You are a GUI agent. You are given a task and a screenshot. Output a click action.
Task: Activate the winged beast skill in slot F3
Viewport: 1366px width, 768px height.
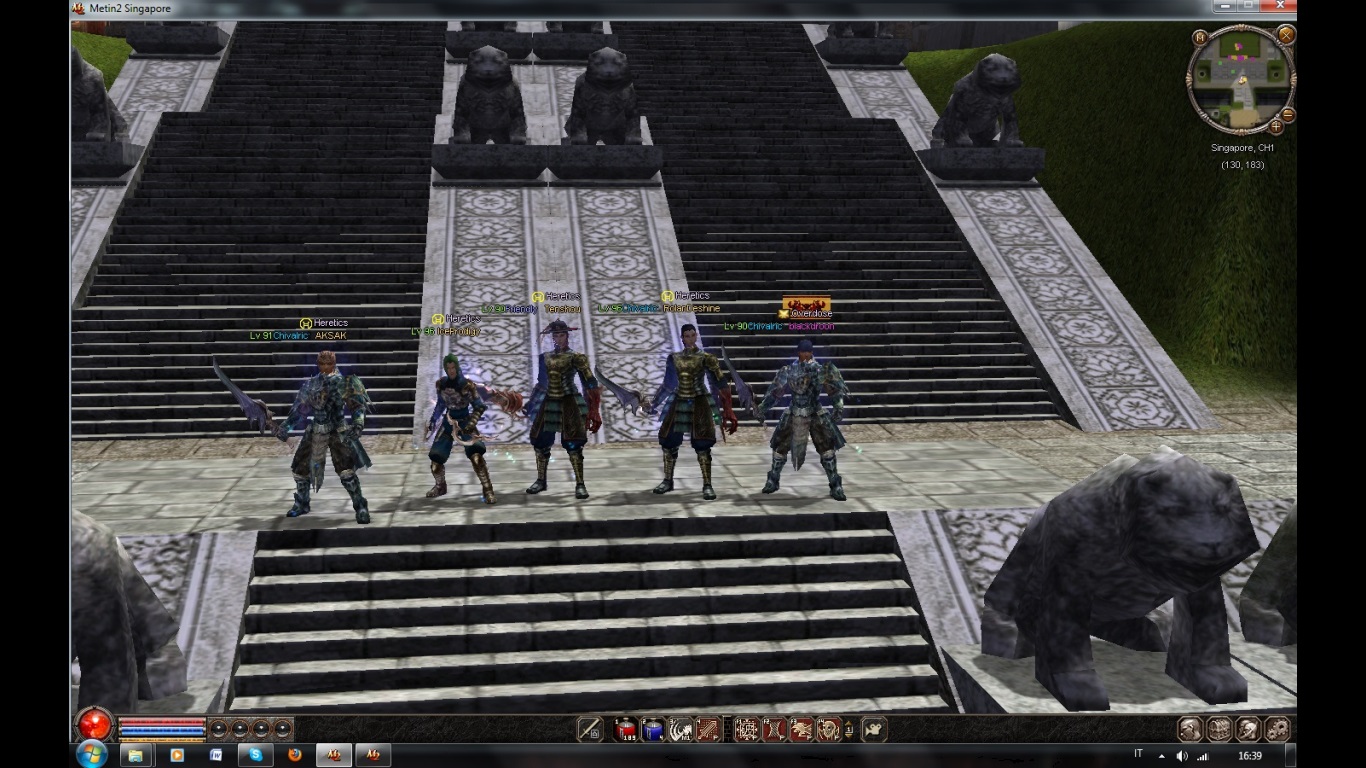pyautogui.click(x=801, y=730)
